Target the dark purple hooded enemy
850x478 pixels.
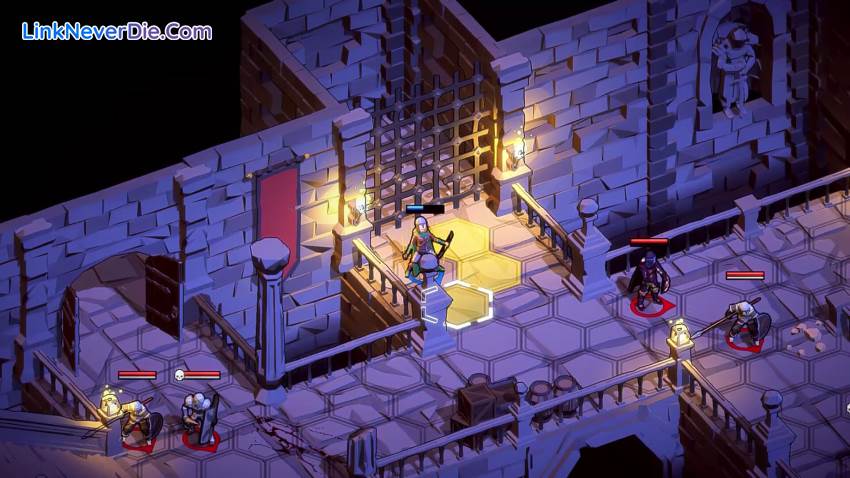[649, 282]
